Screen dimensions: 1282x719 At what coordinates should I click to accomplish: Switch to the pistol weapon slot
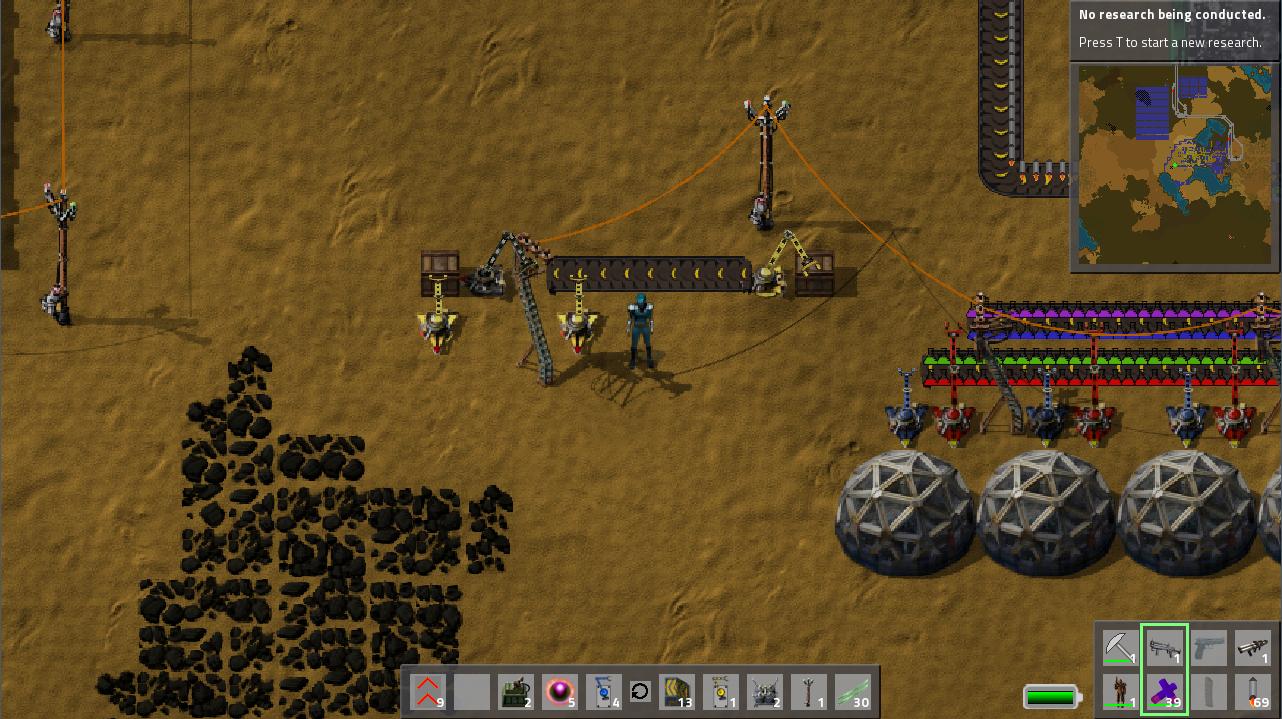(1209, 647)
